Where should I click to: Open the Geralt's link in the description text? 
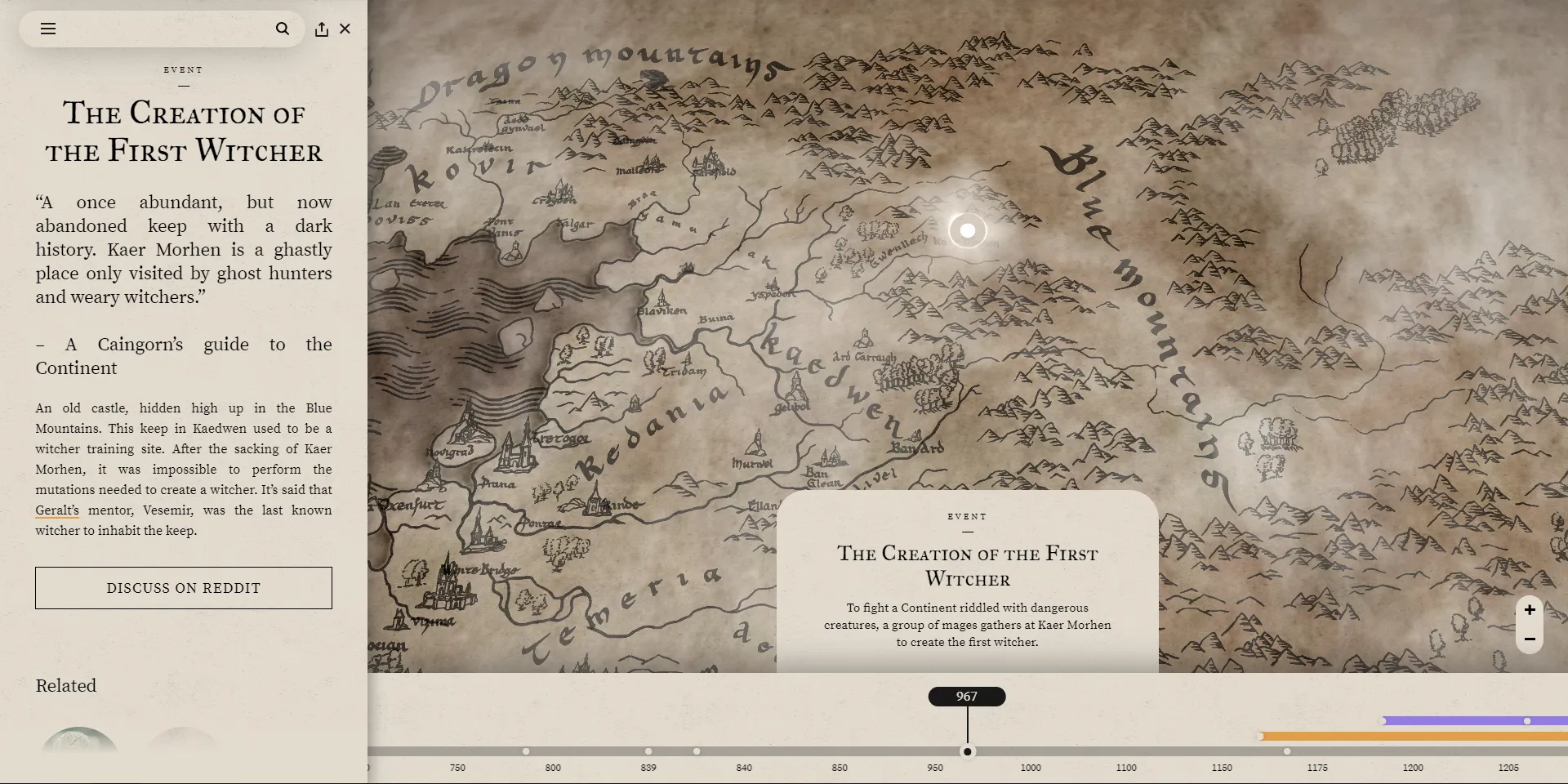coord(56,510)
